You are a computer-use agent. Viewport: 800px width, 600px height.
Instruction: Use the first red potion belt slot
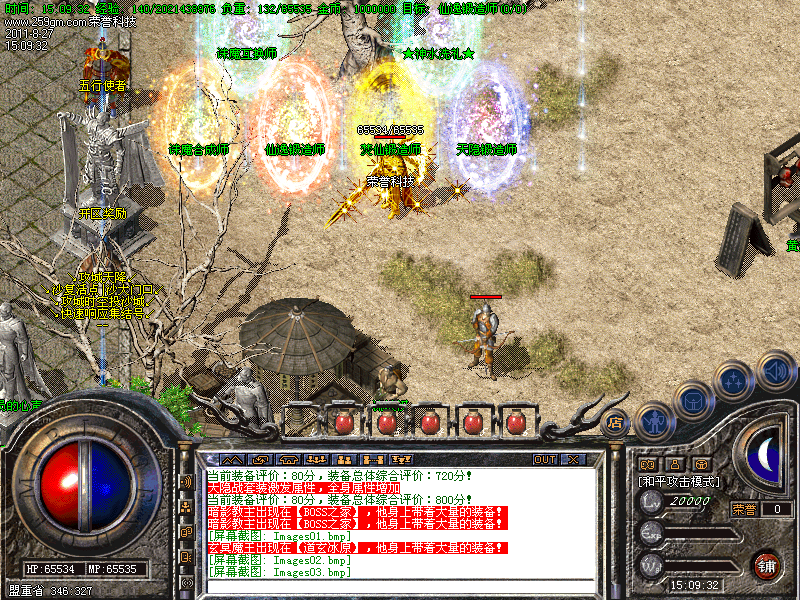click(x=343, y=422)
